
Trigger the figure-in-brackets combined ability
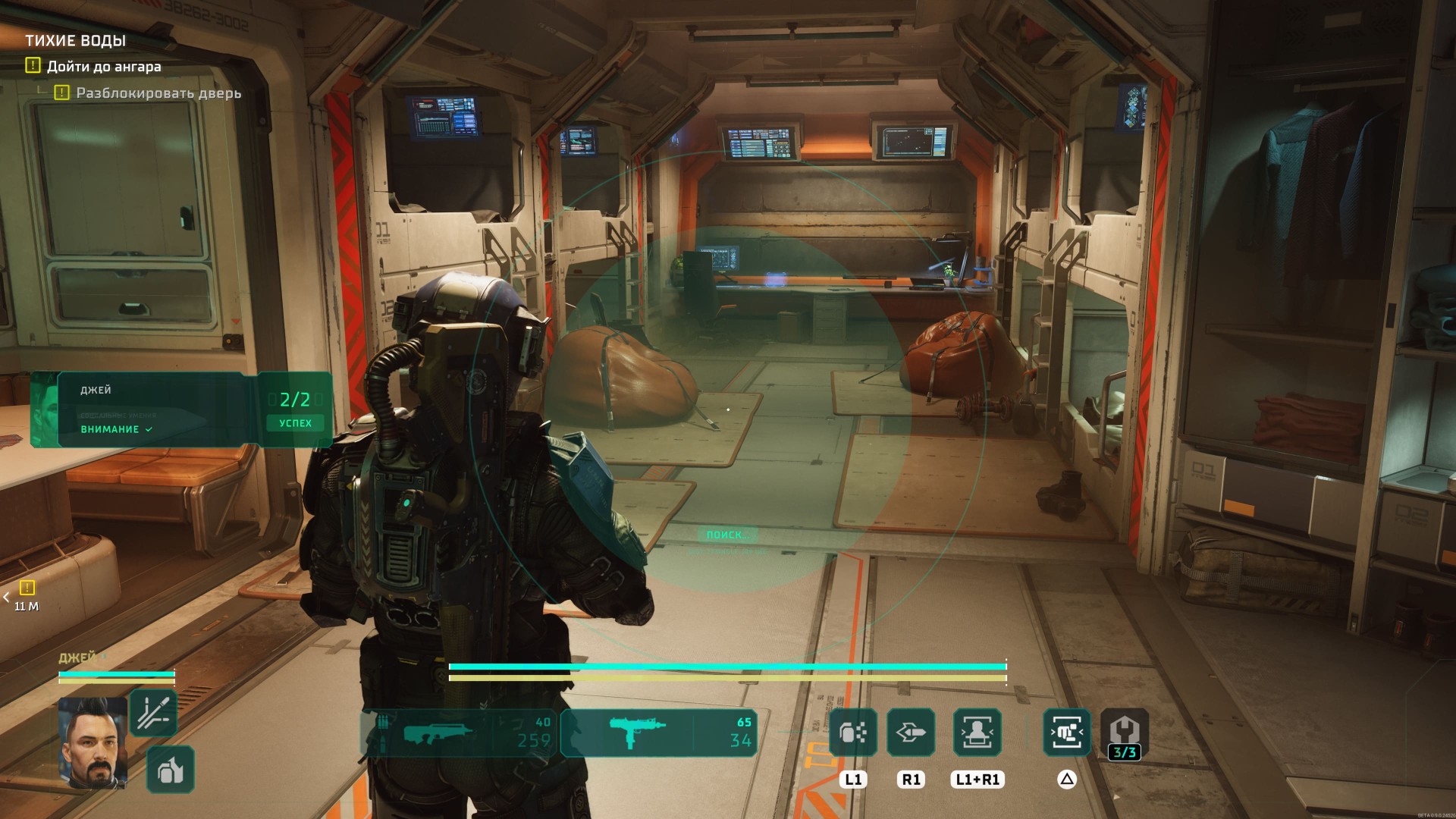point(977,733)
